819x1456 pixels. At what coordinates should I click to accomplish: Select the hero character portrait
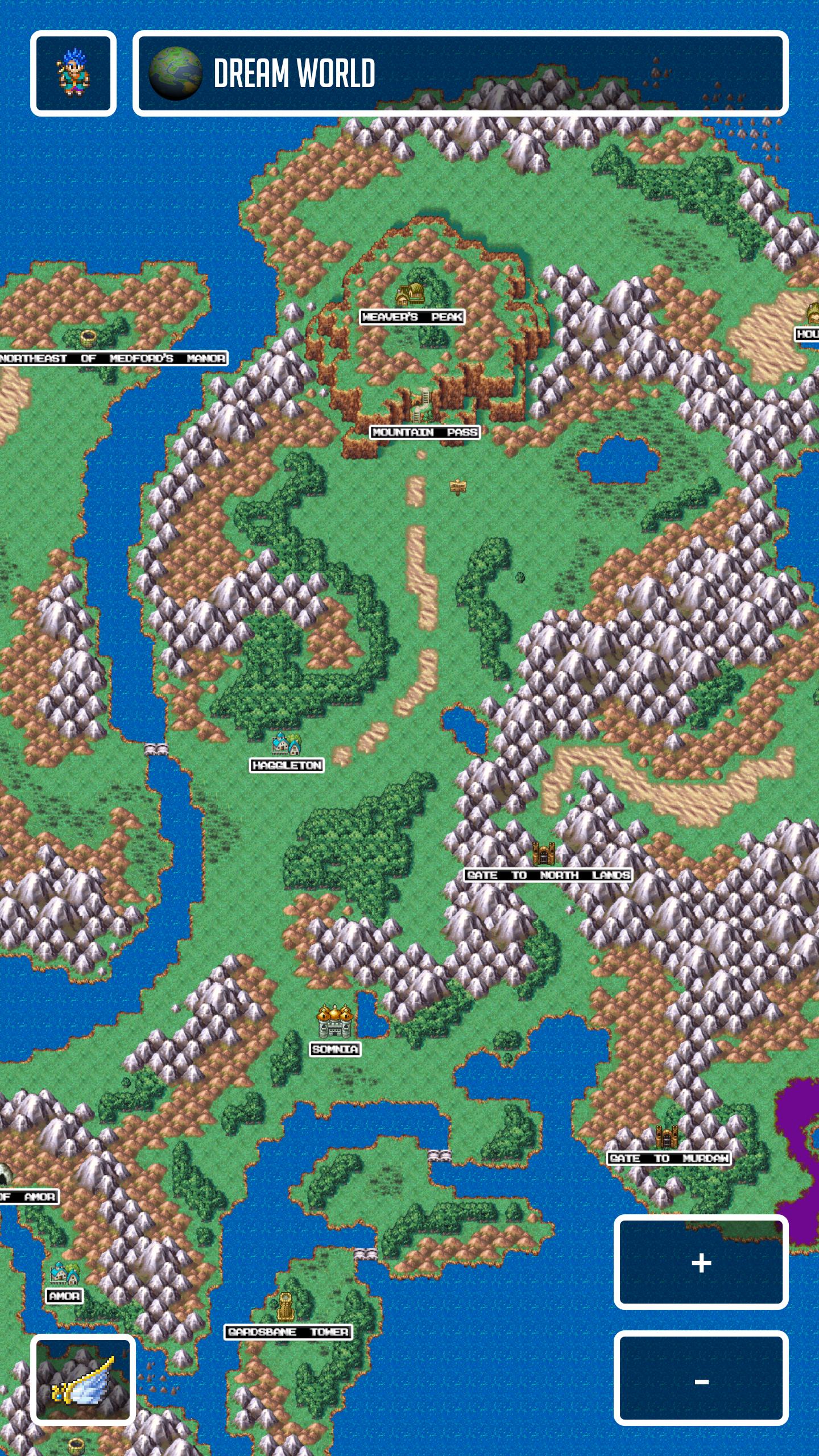(x=72, y=72)
